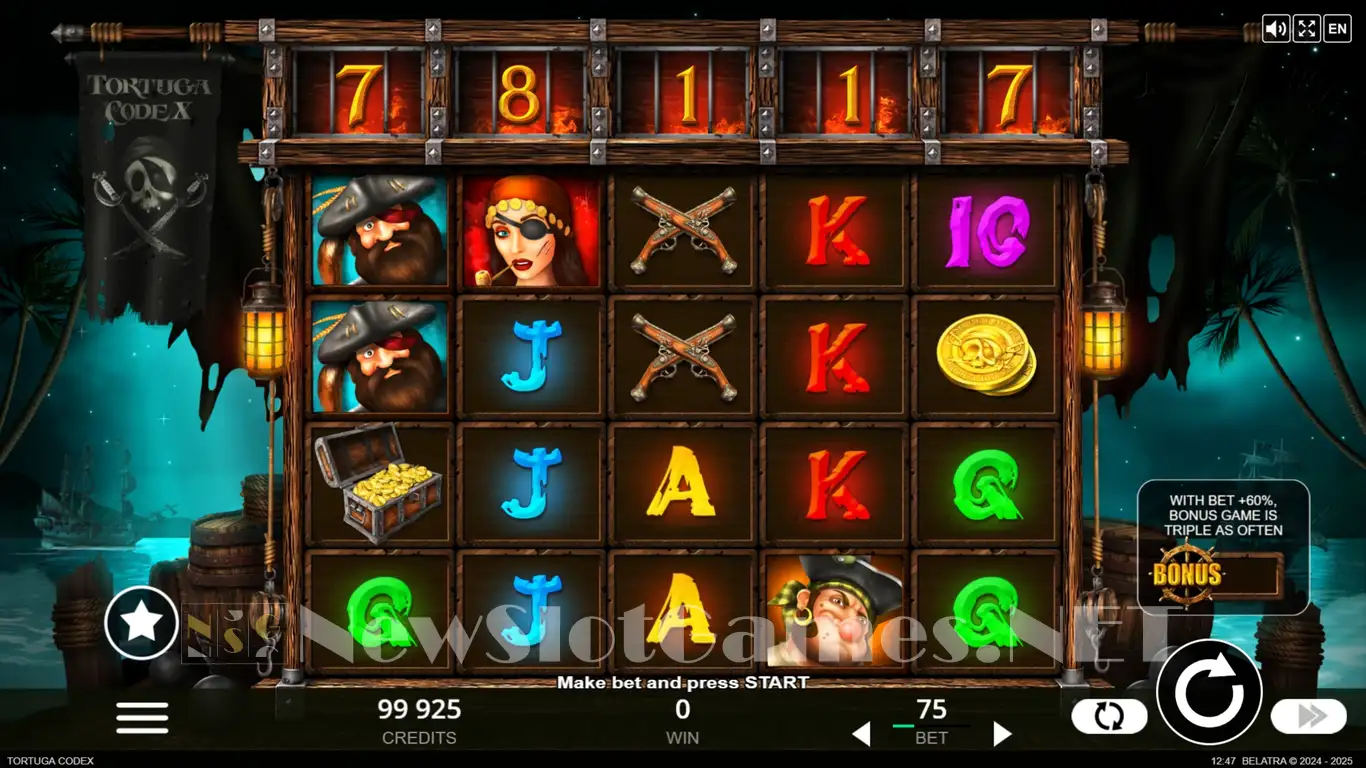Screen dimensions: 1366x768
Task: Click the star favorites button
Action: pyautogui.click(x=141, y=623)
